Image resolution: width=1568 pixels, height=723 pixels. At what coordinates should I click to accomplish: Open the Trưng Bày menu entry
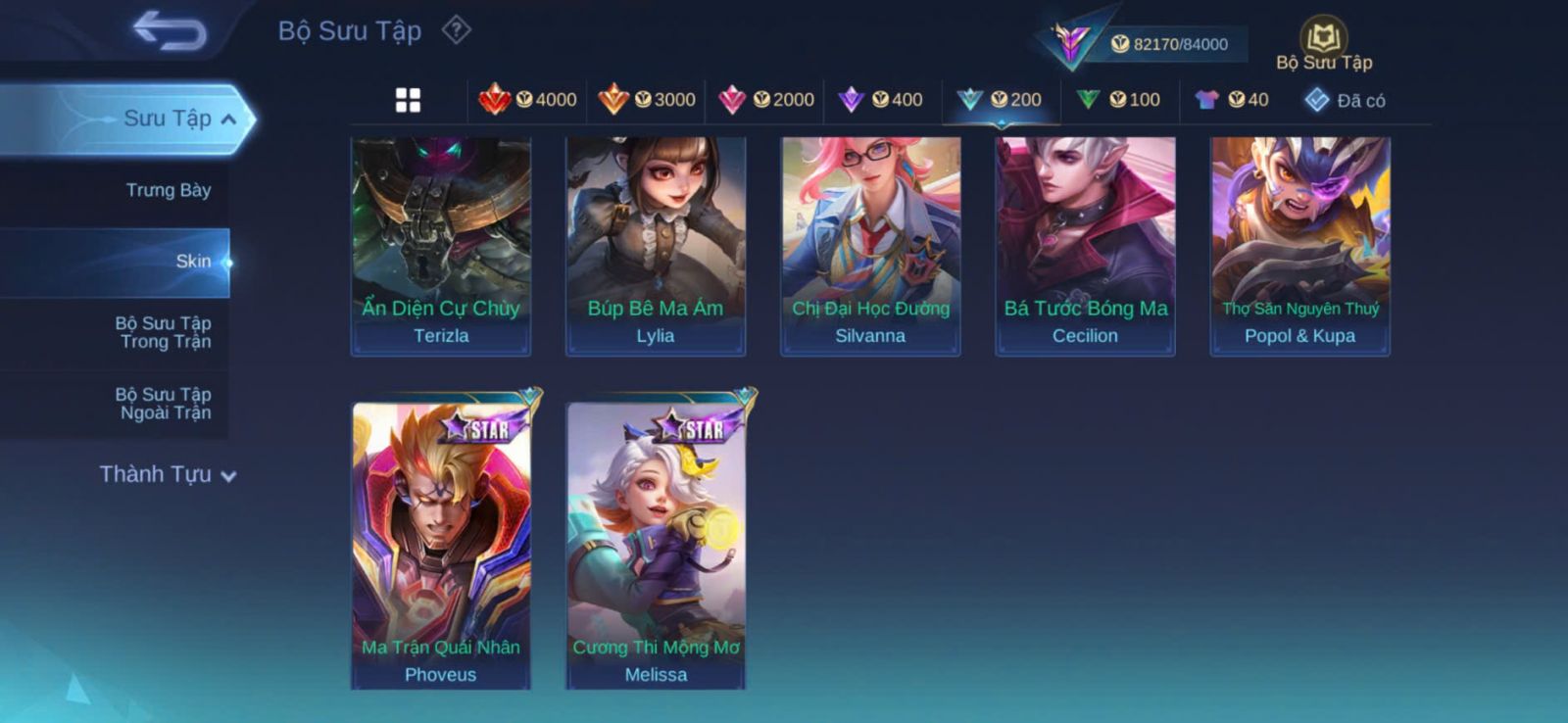[168, 190]
